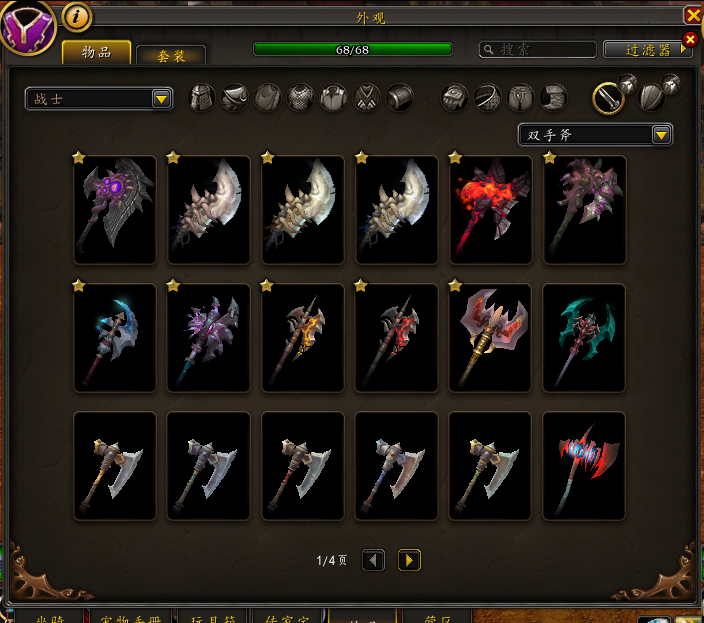The height and width of the screenshot is (623, 704).
Task: Pick the fiery red molten axe appearance
Action: click(491, 209)
